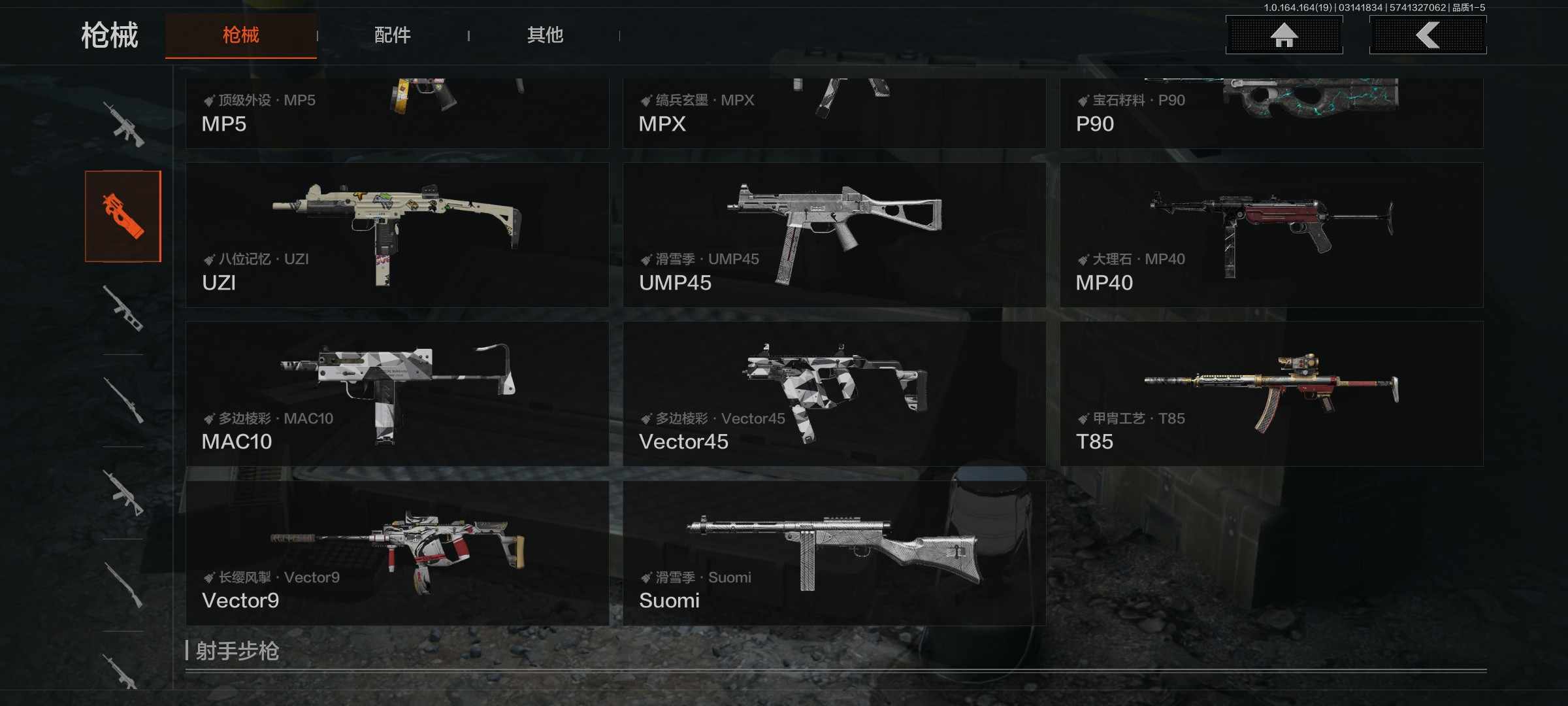Viewport: 1568px width, 706px height.
Task: Select the Vector45 weapon tile
Action: (834, 394)
